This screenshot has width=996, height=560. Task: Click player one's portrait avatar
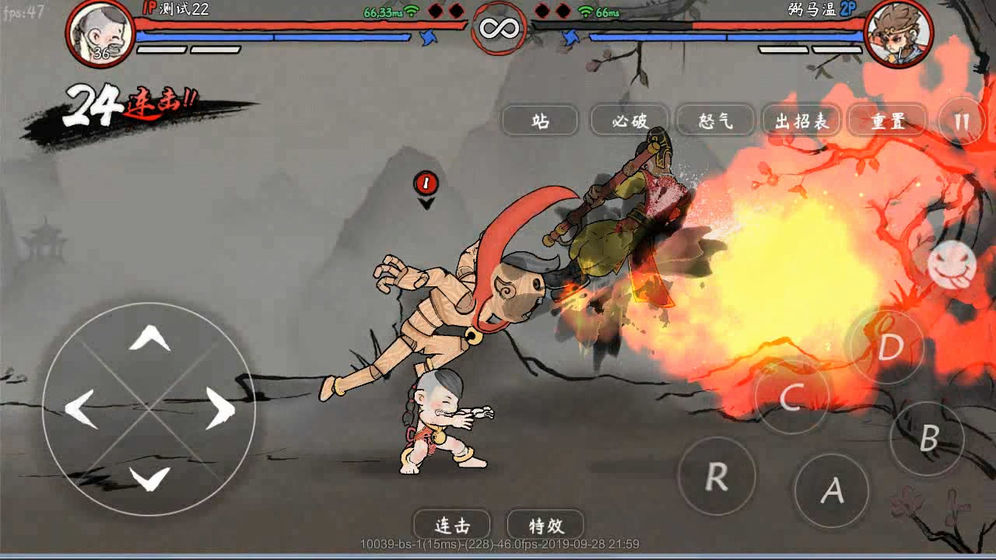[101, 34]
